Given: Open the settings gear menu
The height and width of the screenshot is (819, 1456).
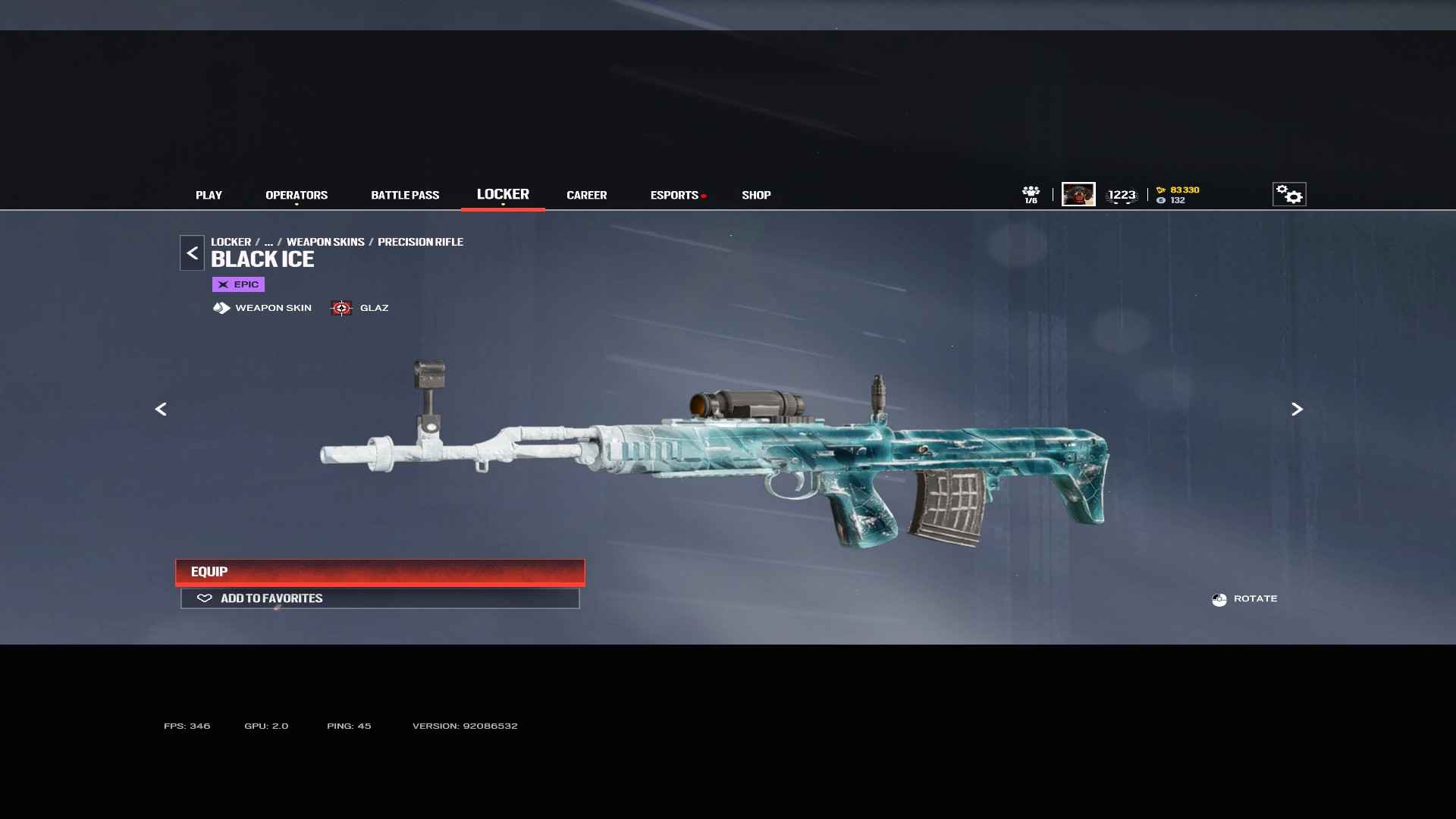Looking at the screenshot, I should coord(1289,195).
